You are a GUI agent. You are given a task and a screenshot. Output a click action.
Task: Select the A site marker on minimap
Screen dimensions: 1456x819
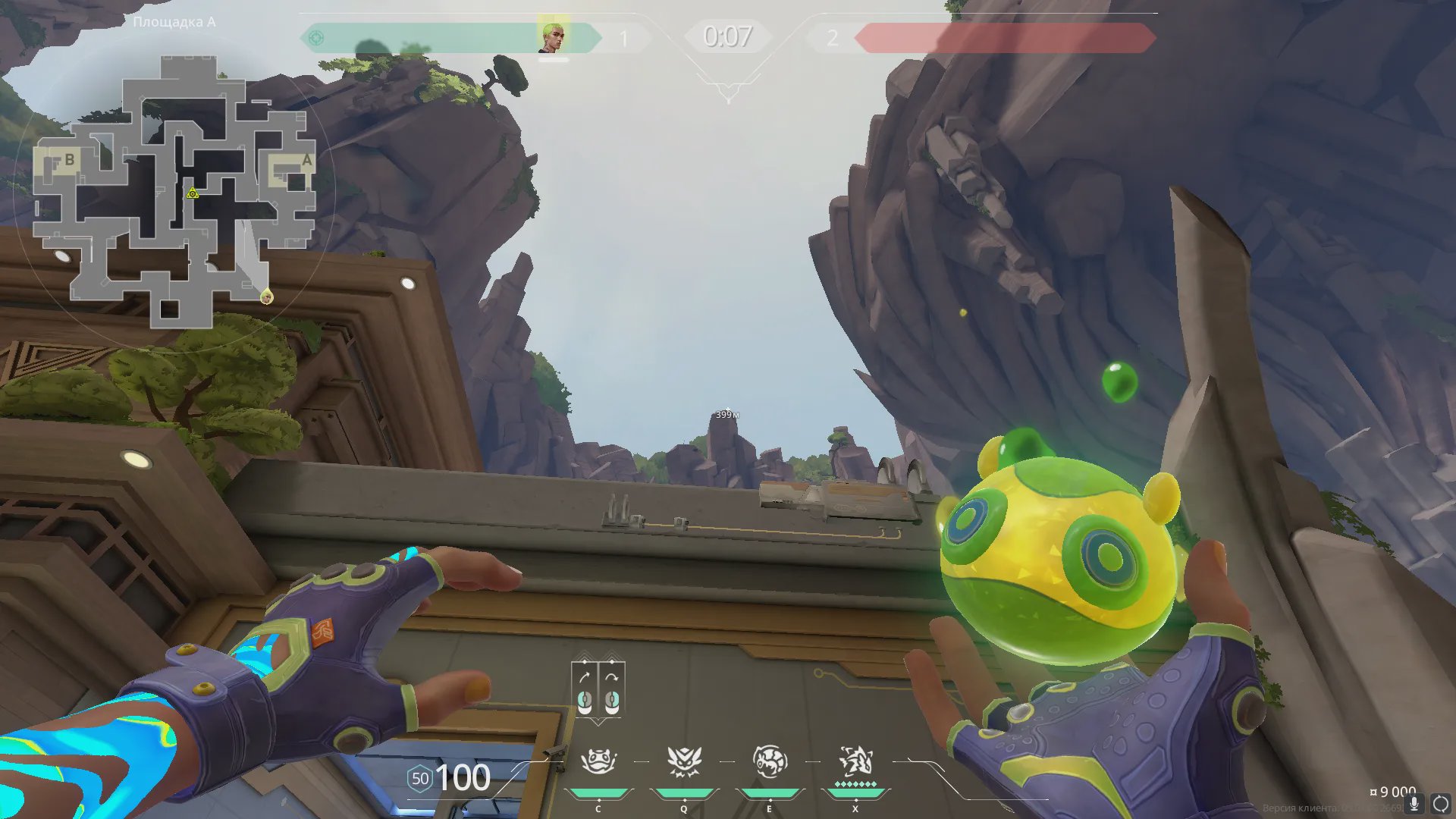click(x=306, y=161)
